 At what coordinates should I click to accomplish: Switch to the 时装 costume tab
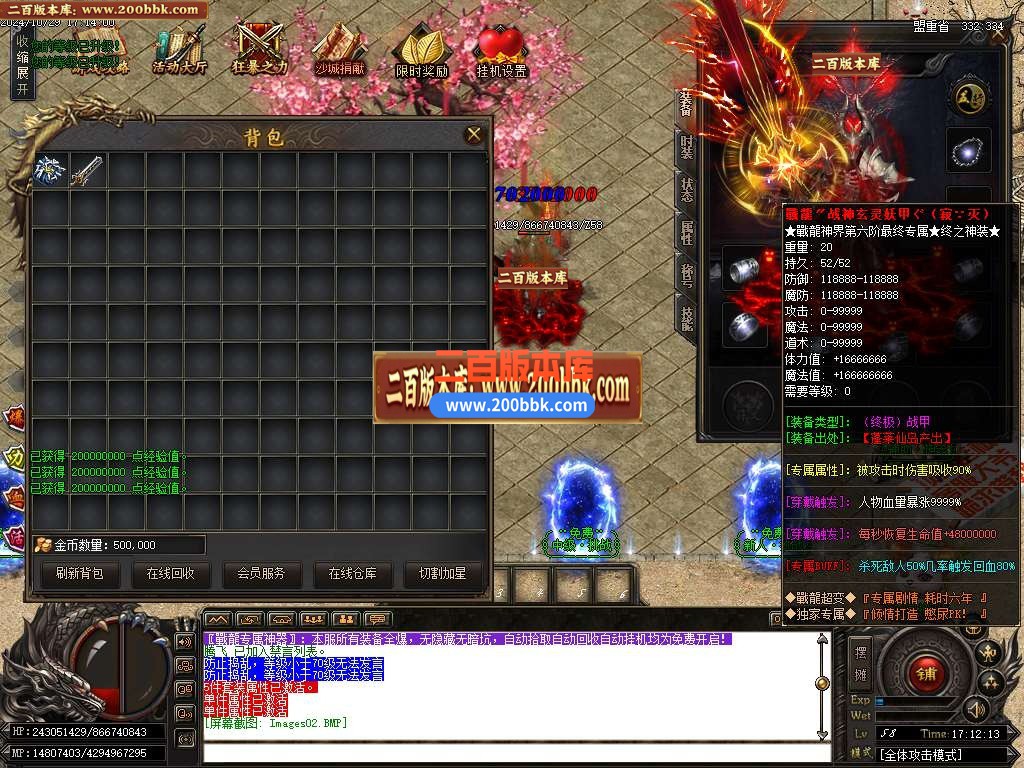click(x=687, y=148)
